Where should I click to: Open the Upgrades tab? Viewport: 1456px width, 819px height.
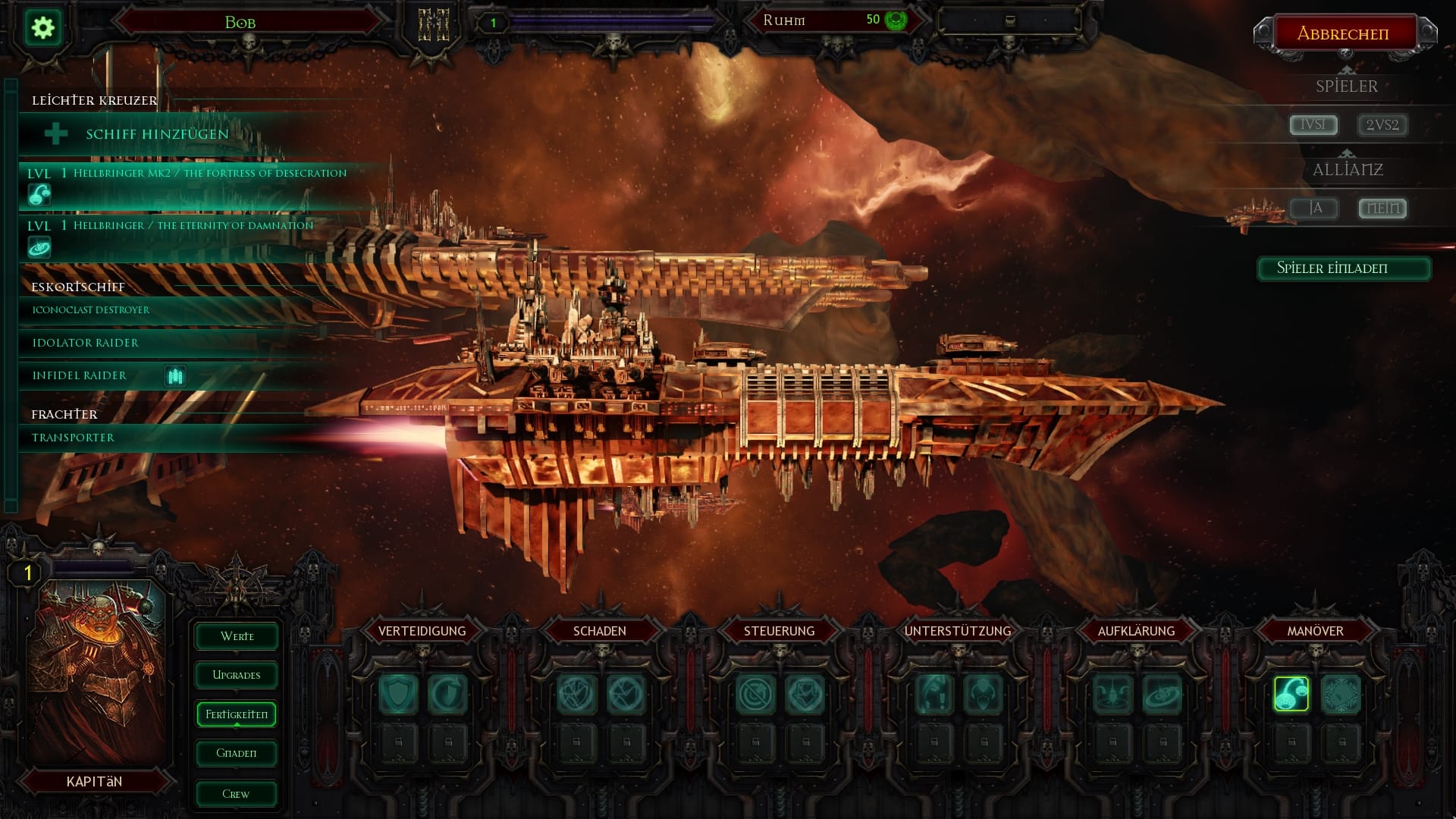pos(237,675)
